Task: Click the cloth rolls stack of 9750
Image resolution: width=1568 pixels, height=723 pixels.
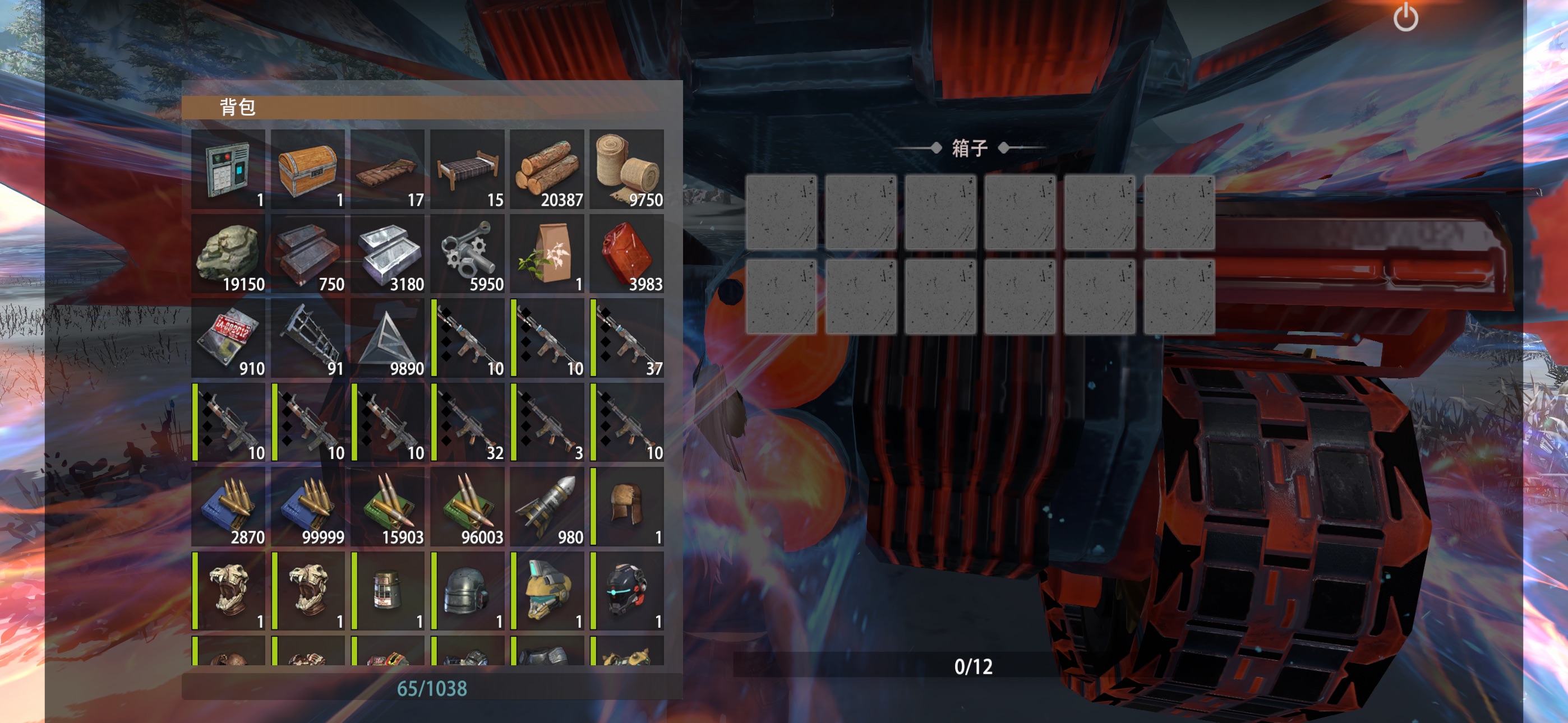Action: point(627,169)
